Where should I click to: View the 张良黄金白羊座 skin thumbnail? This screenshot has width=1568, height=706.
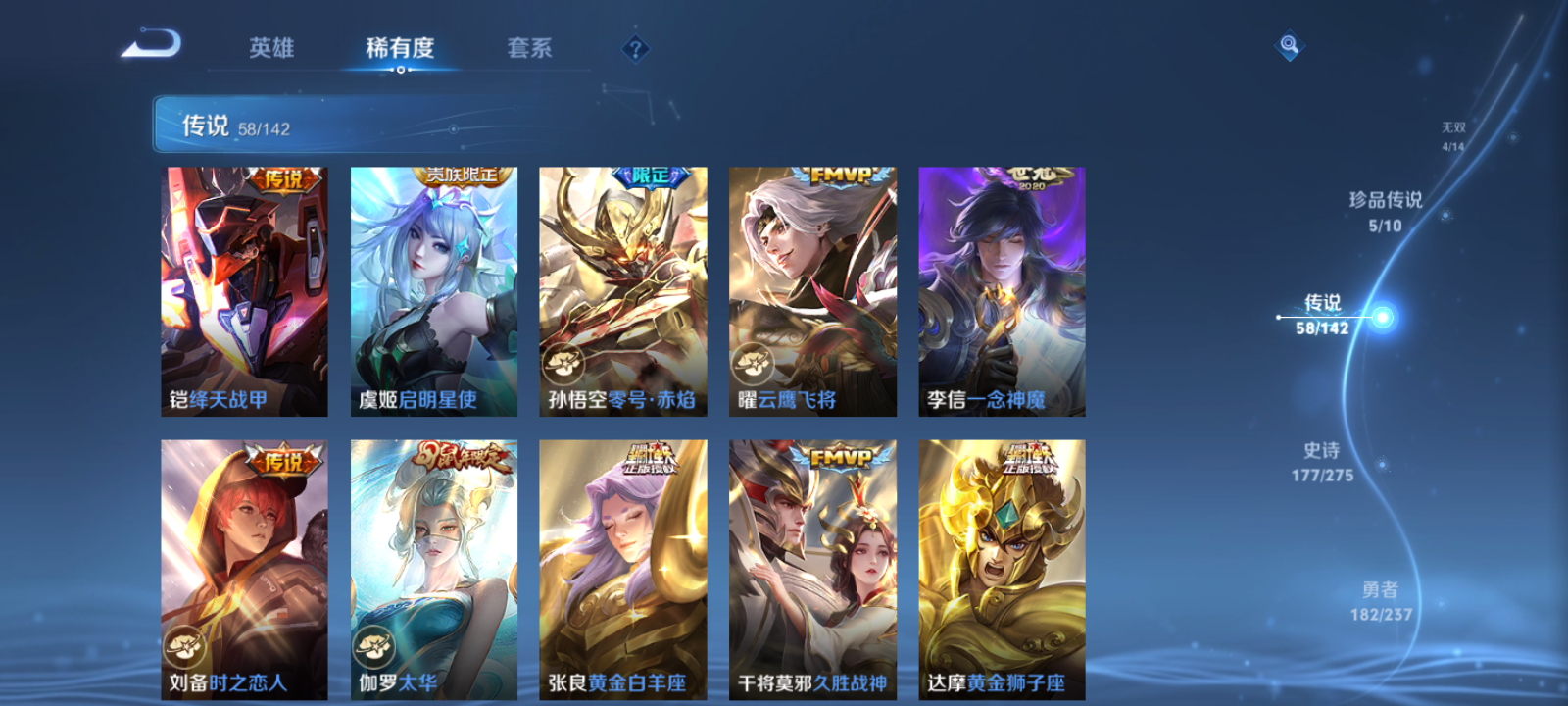click(x=622, y=569)
